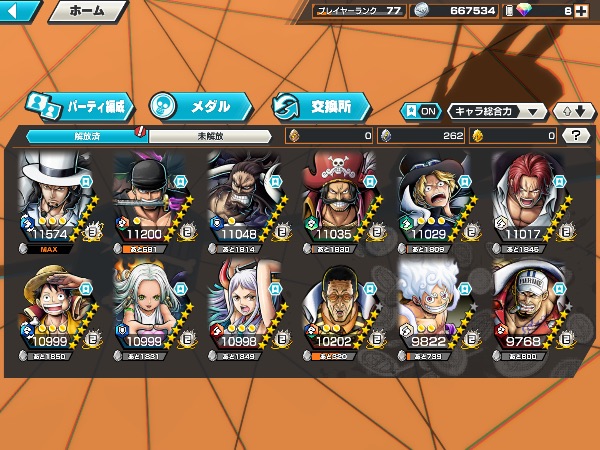The image size is (600, 450).
Task: Open the 交換所 exchange shop
Action: point(321,105)
